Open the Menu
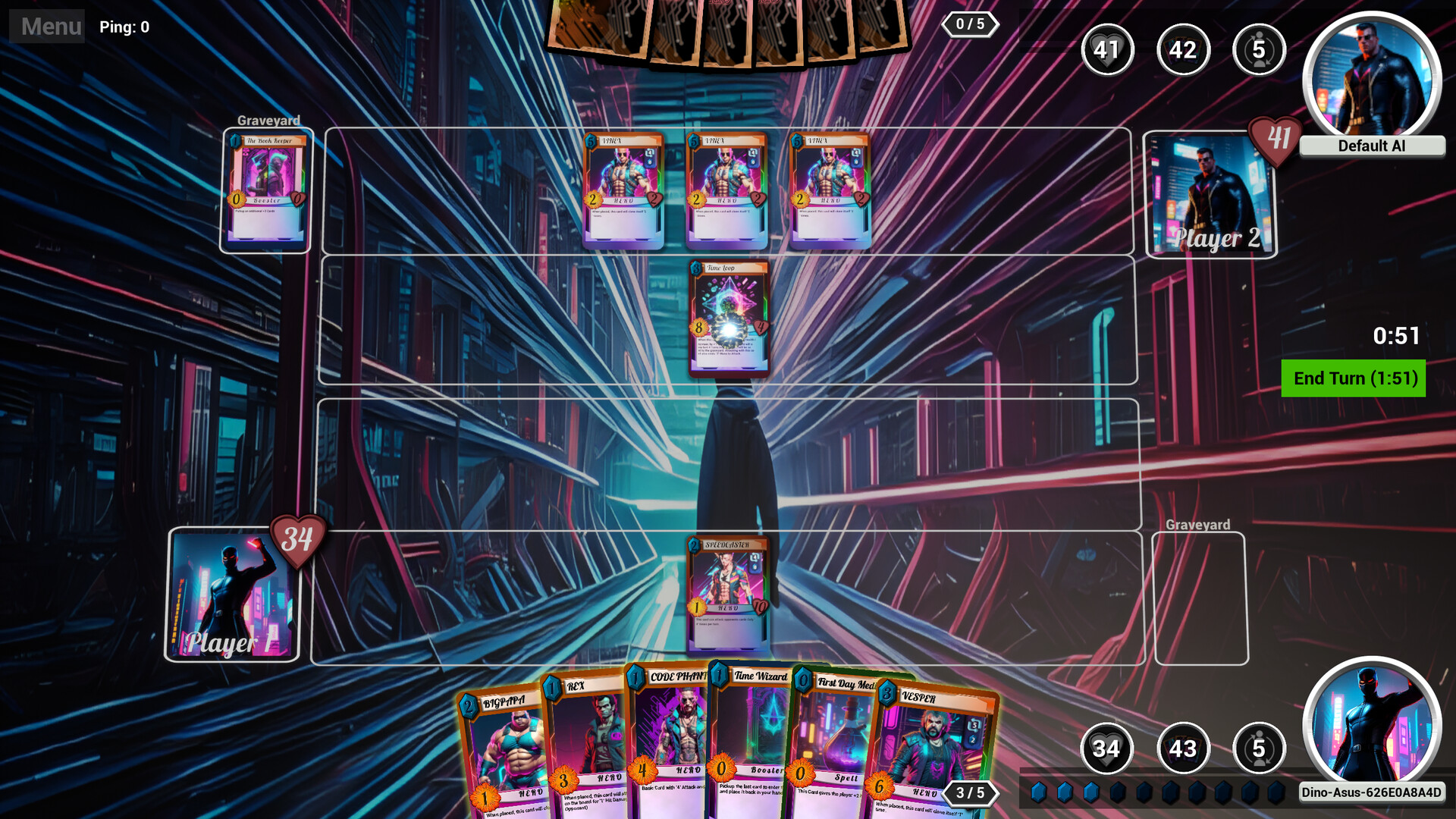This screenshot has height=819, width=1456. click(x=47, y=27)
